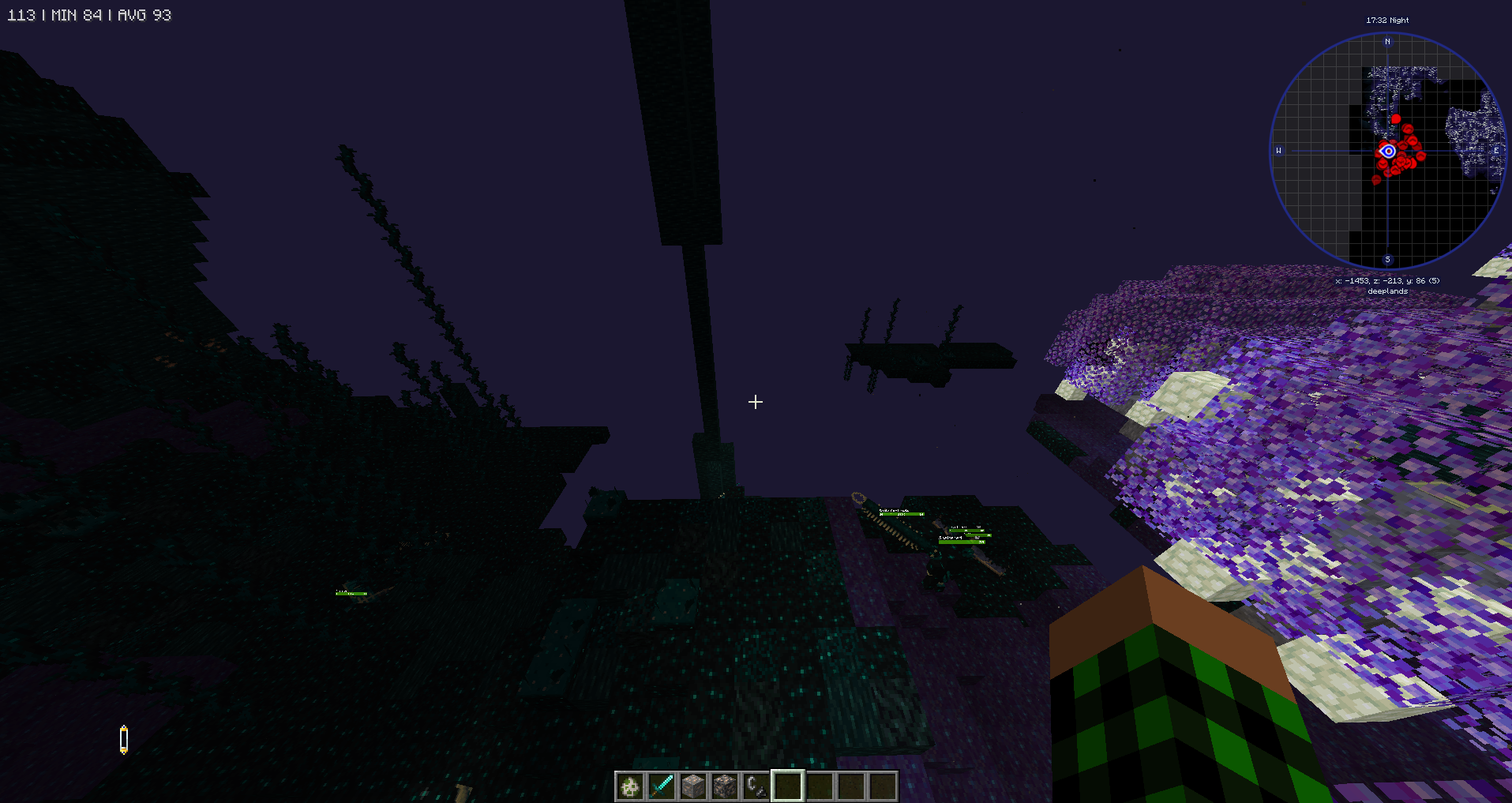The image size is (1512, 803).
Task: Click the E compass marker on minimap
Action: click(x=1495, y=150)
